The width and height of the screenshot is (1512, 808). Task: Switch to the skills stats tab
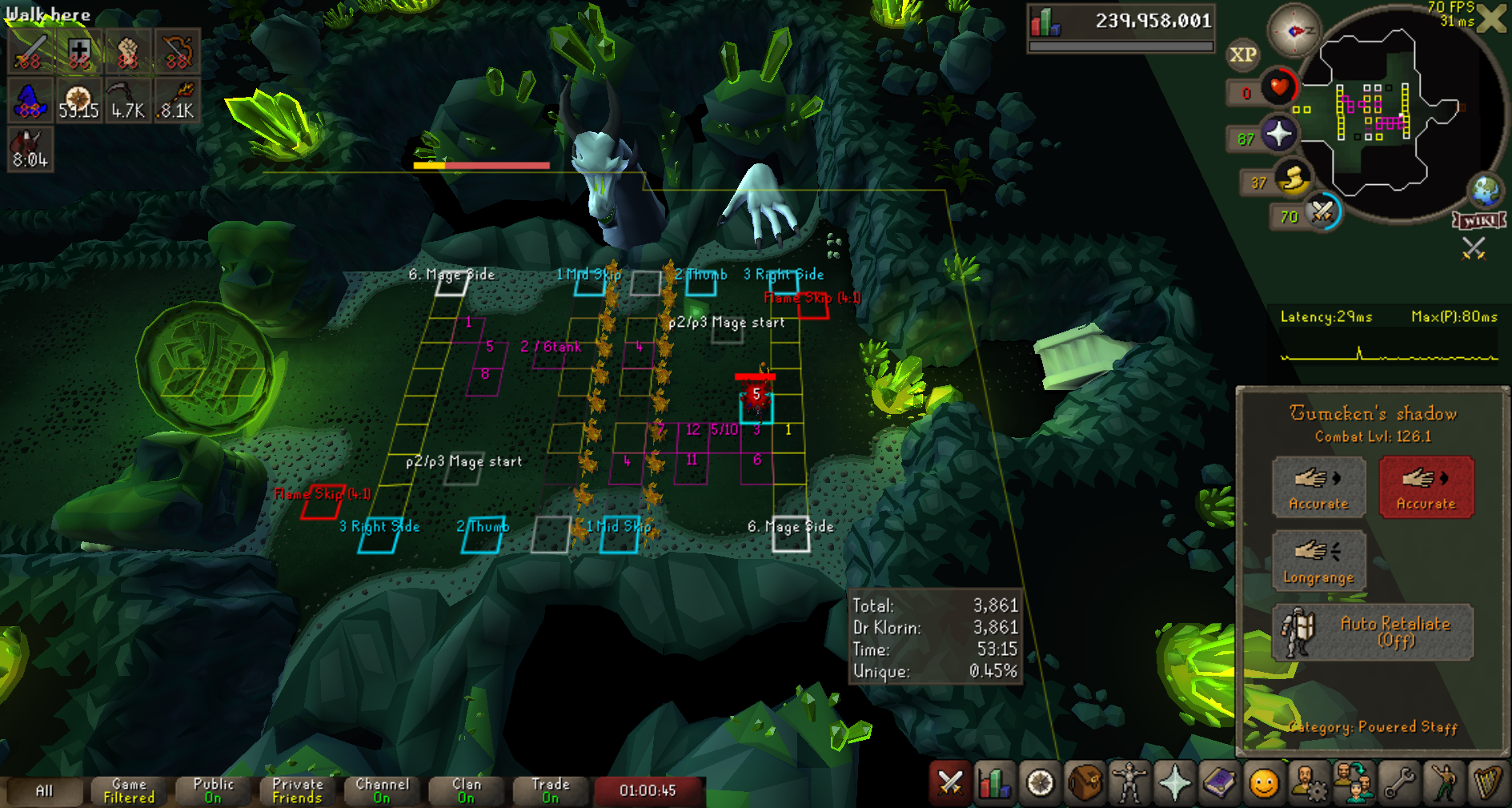pyautogui.click(x=994, y=782)
